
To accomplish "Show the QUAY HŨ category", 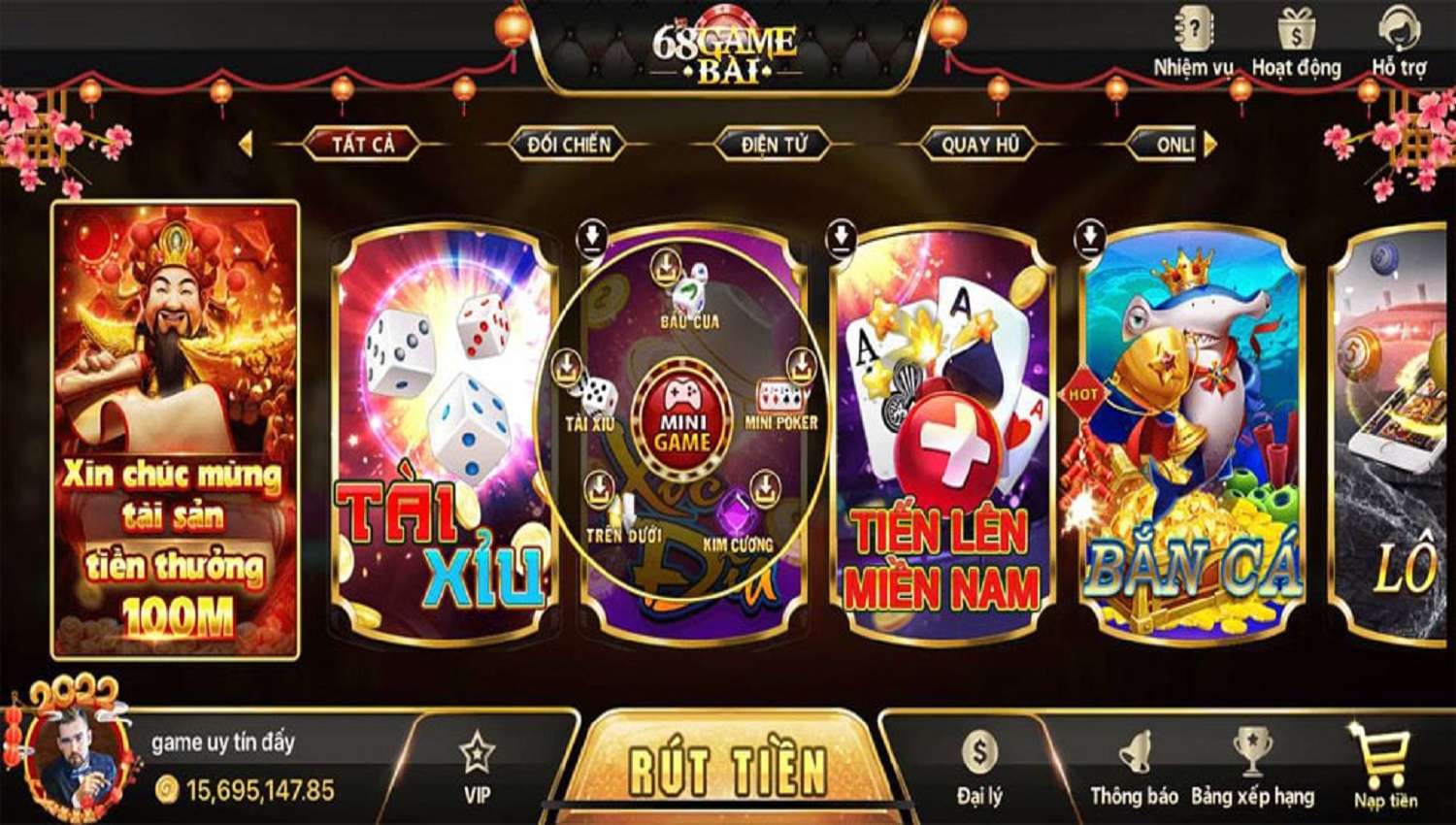I will click(980, 145).
